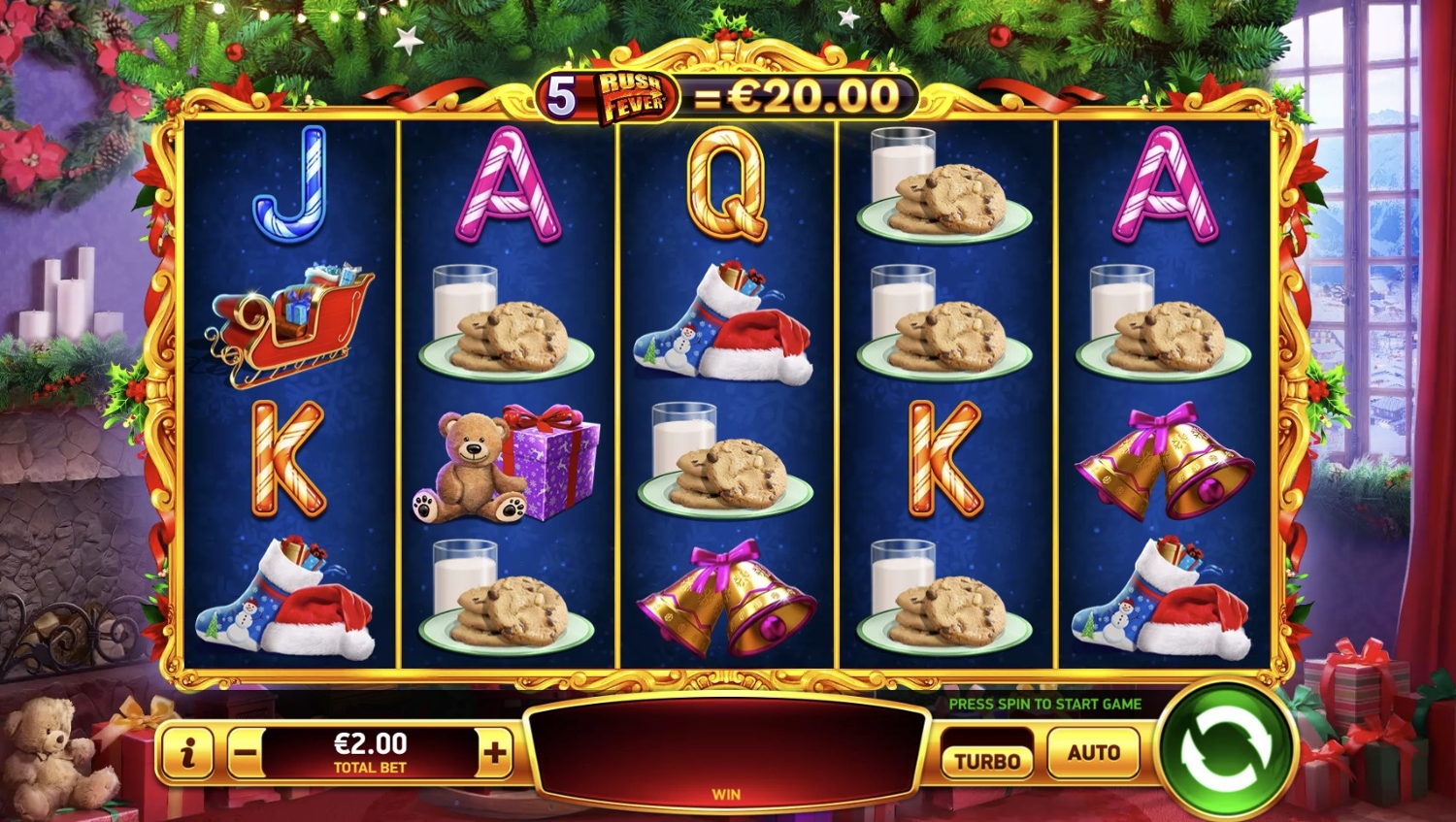1456x822 pixels.
Task: Open the game info paytable
Action: 189,752
